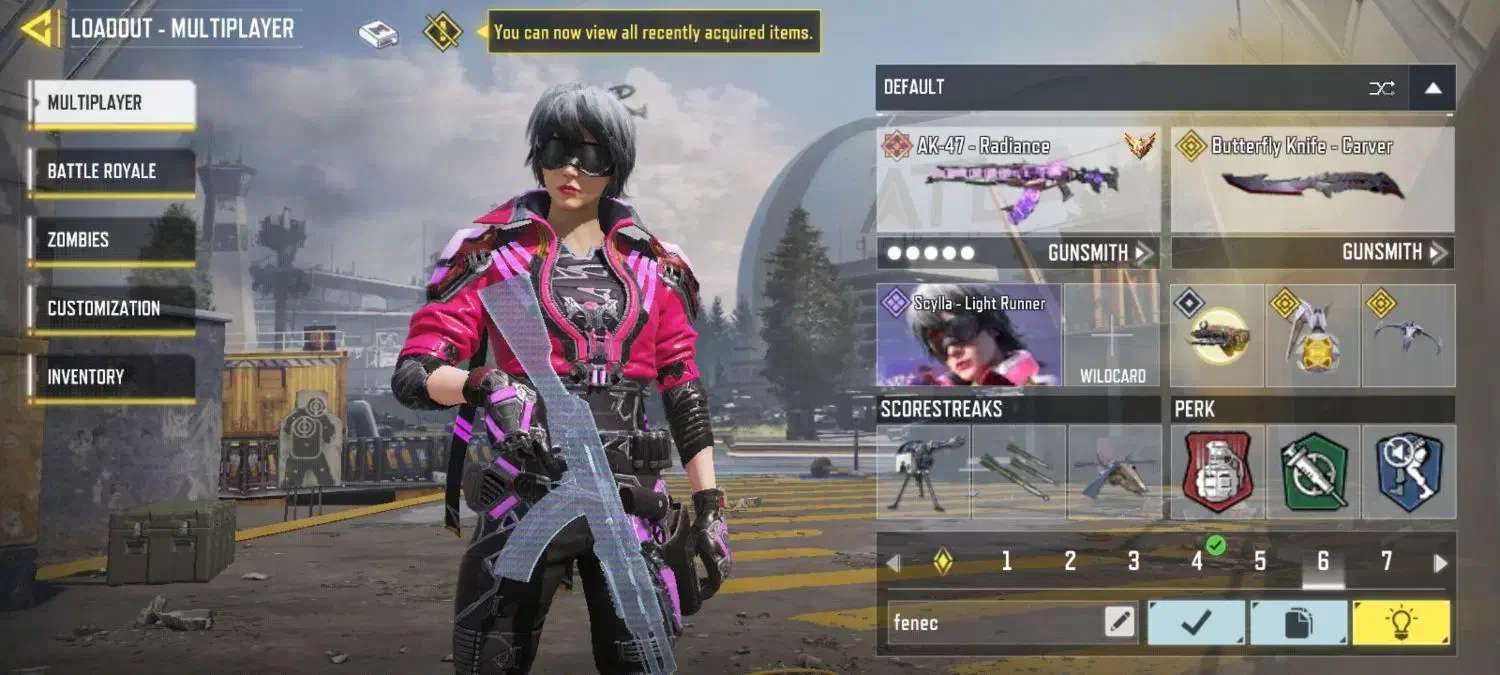The height and width of the screenshot is (675, 1500).
Task: Choose the Butterfly Knife Carver secondary slot
Action: pos(1312,180)
